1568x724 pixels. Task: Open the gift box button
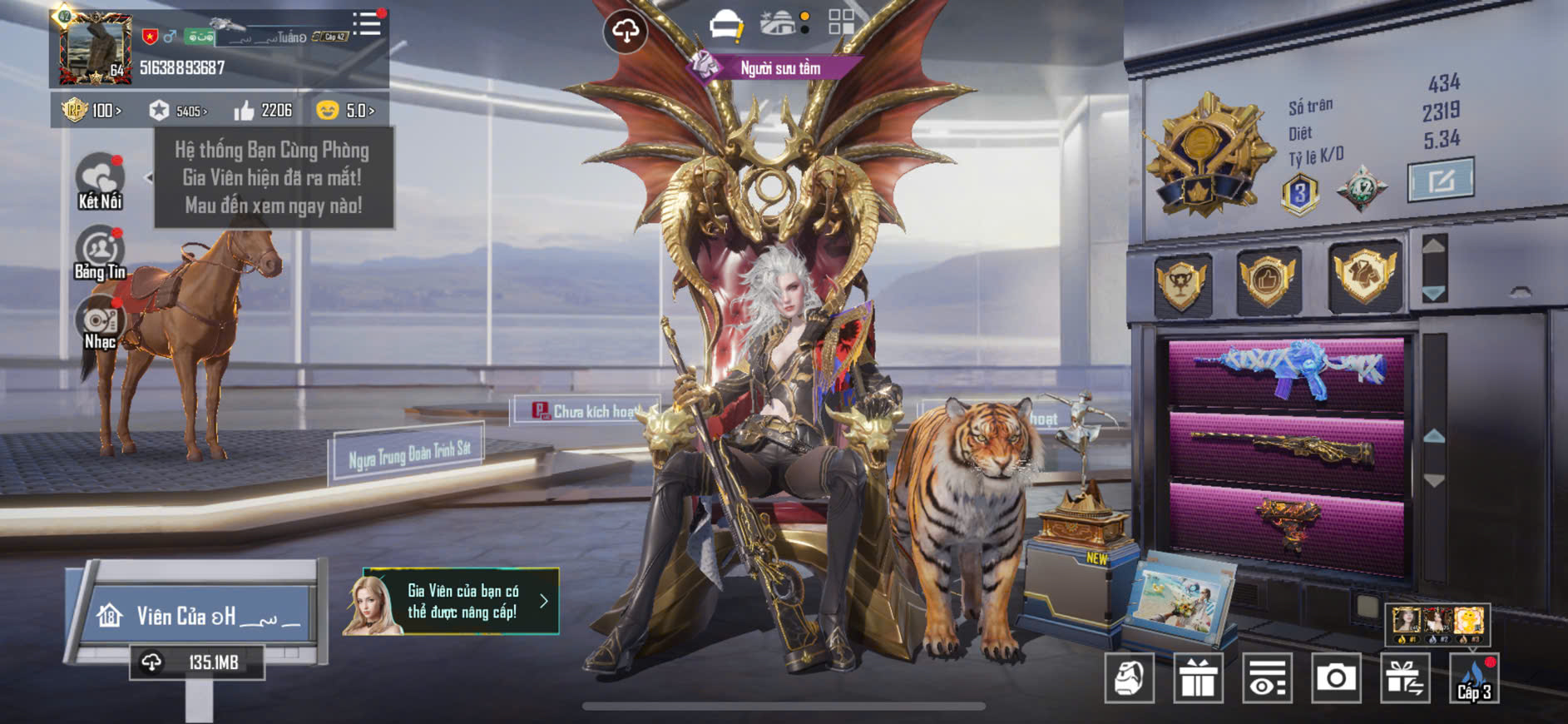(1198, 678)
